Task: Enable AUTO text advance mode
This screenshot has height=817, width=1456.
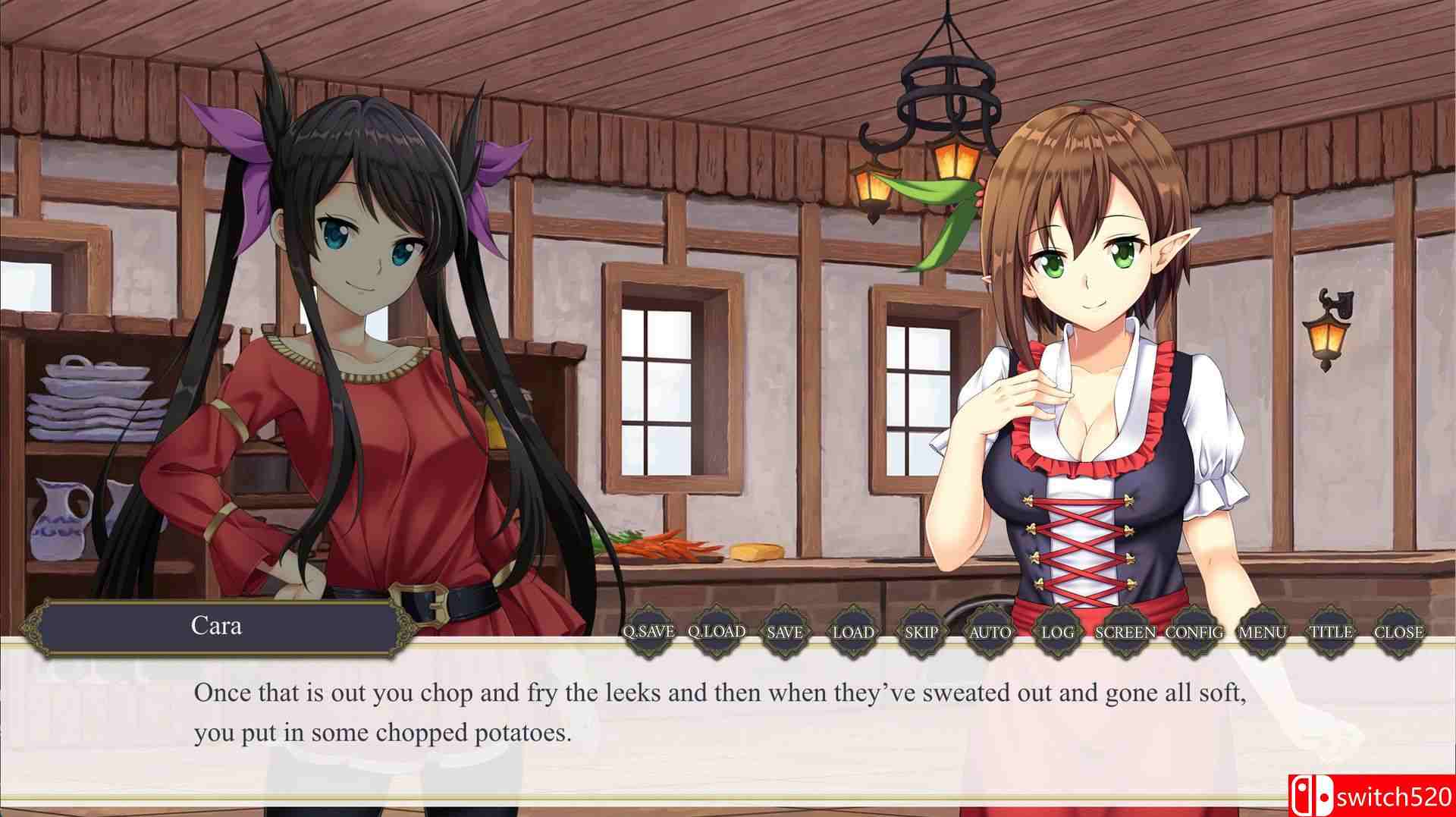Action: point(988,631)
